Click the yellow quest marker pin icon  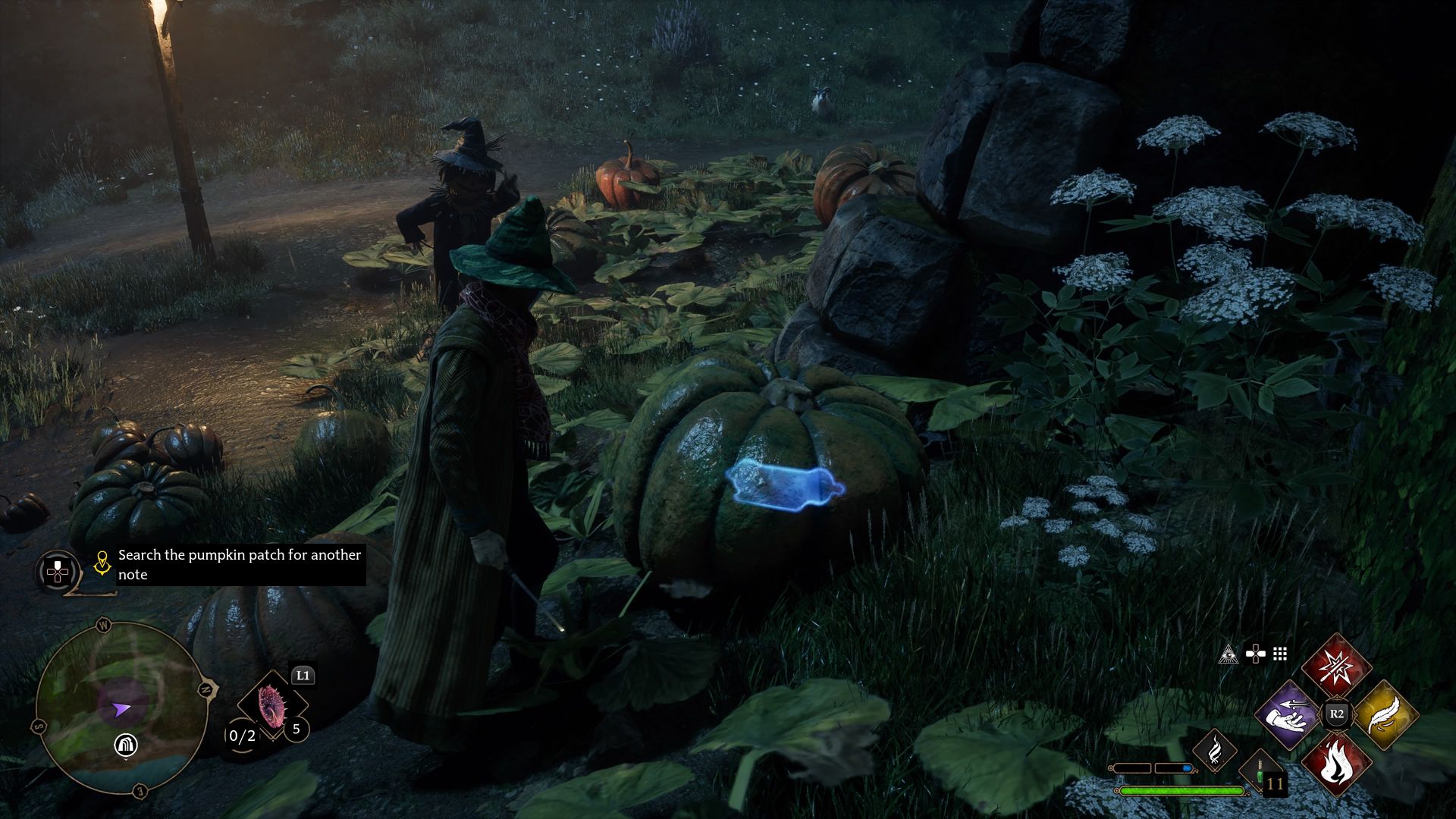tap(102, 563)
